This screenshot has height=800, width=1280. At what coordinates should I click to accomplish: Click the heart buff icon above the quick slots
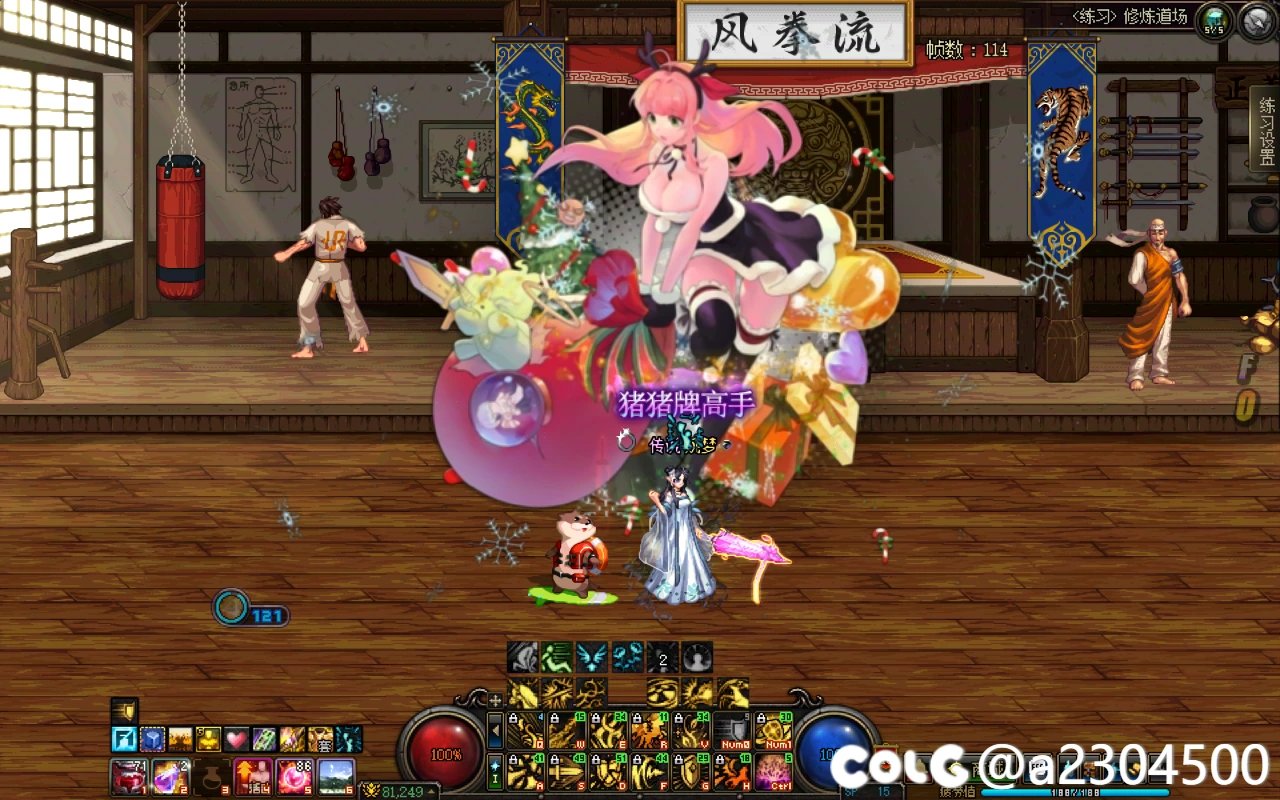pos(235,739)
